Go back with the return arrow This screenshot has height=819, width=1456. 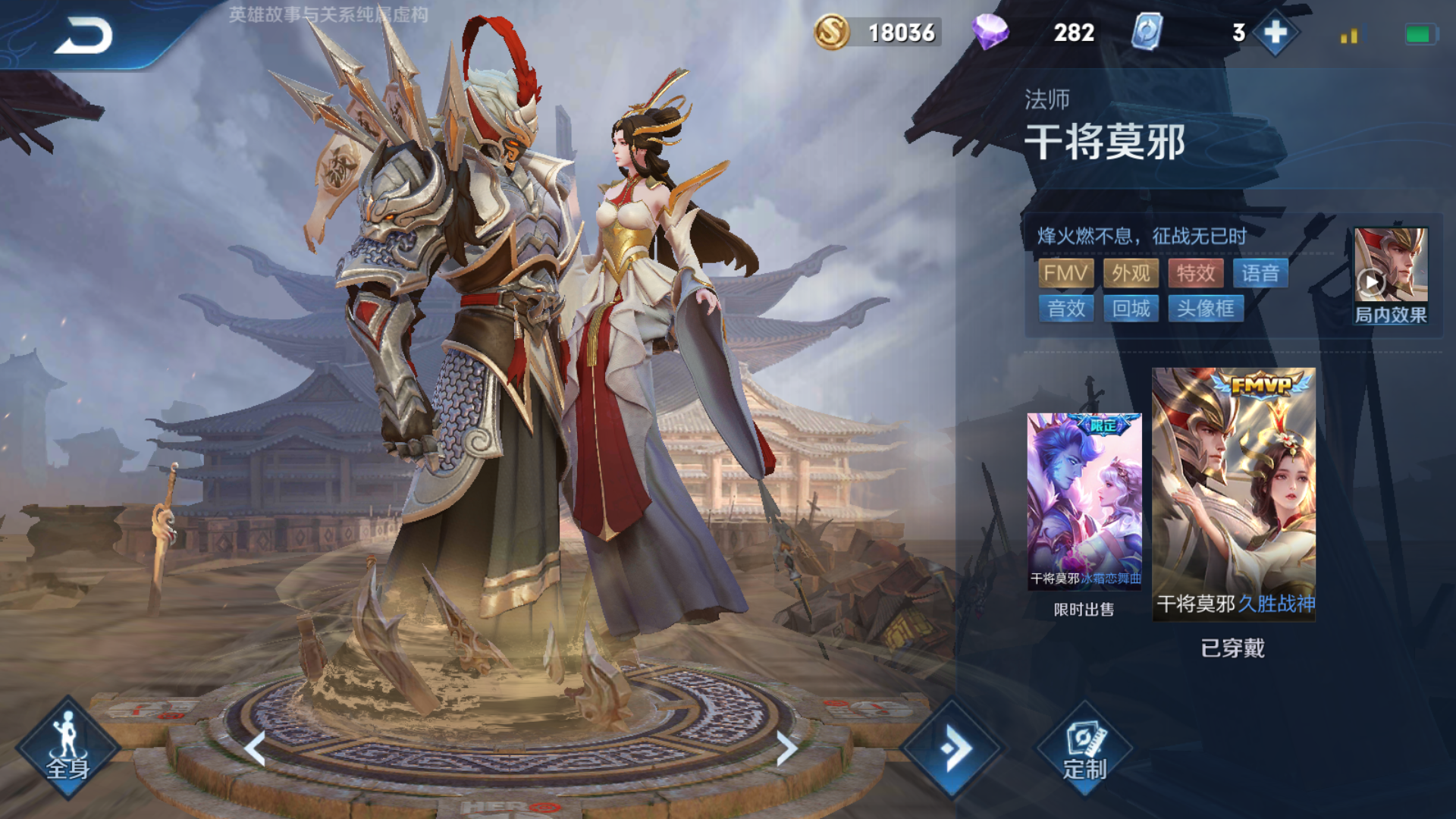(83, 36)
